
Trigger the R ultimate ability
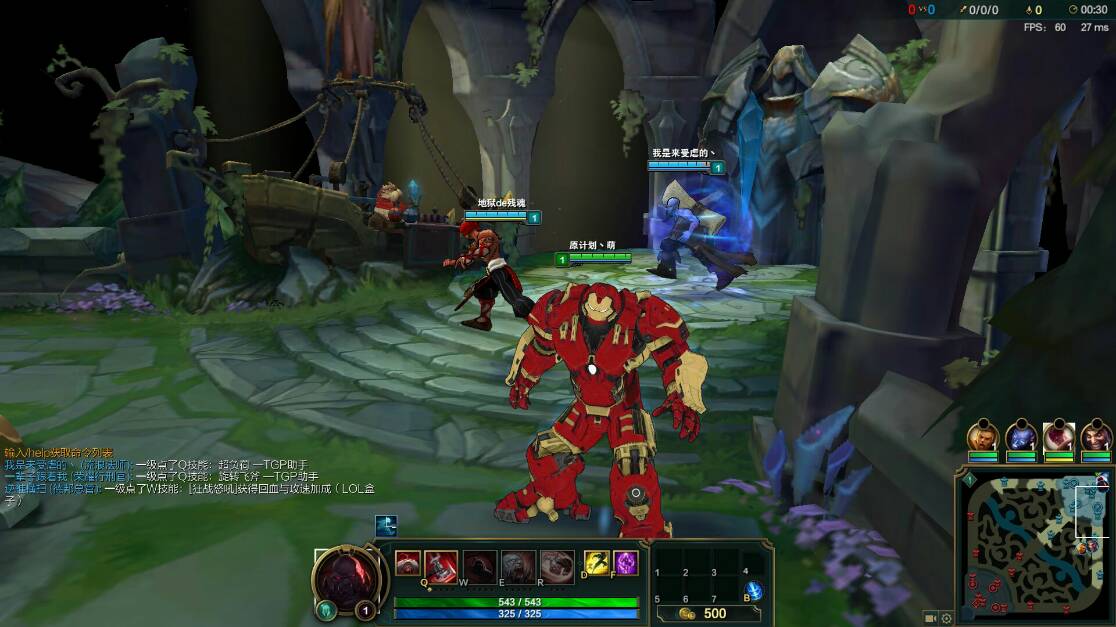tap(557, 566)
